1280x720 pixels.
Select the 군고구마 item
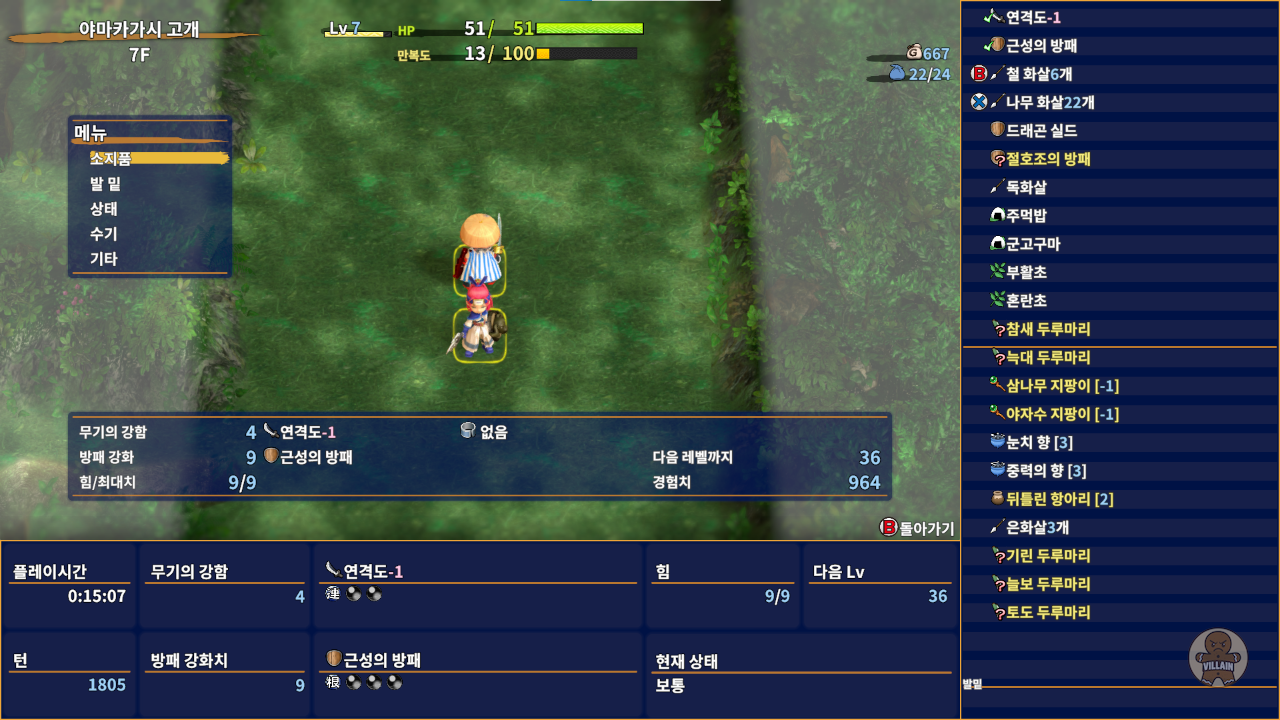pyautogui.click(x=1032, y=244)
